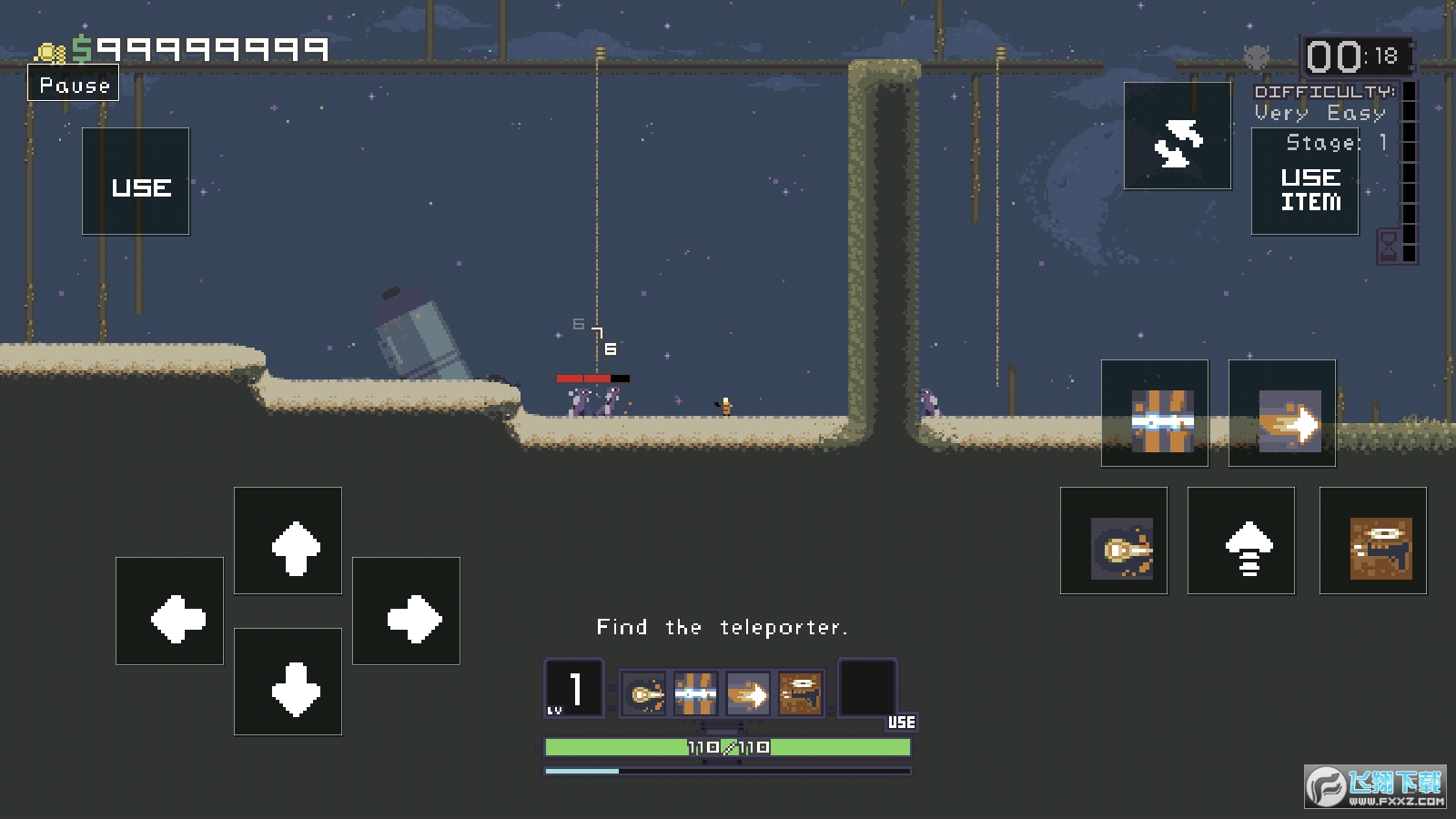Tap the swap arrows button
This screenshot has height=819, width=1456.
1178,136
